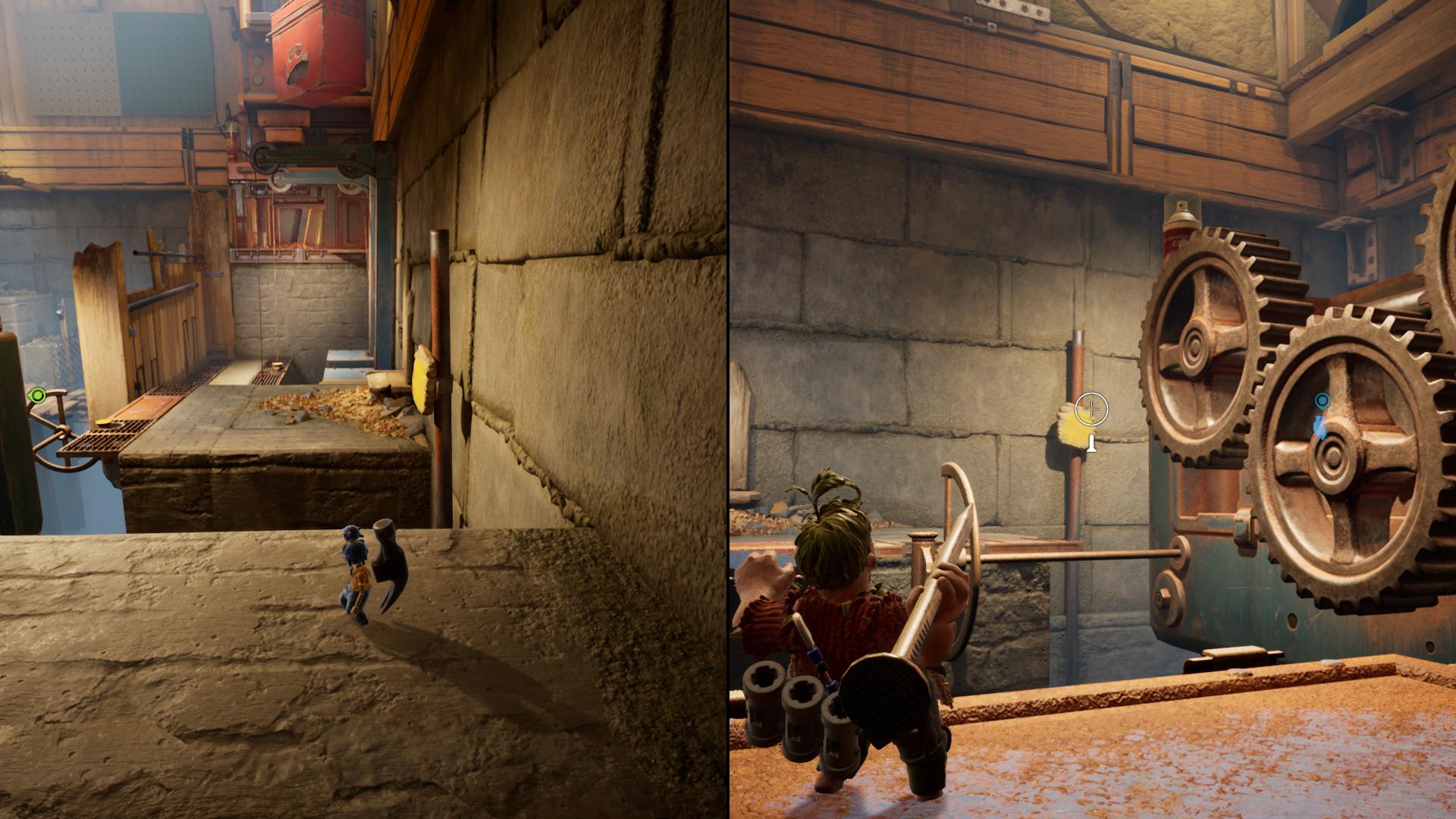Image resolution: width=1456 pixels, height=819 pixels.
Task: Click the nail indicator below the crosshair
Action: click(x=1092, y=444)
